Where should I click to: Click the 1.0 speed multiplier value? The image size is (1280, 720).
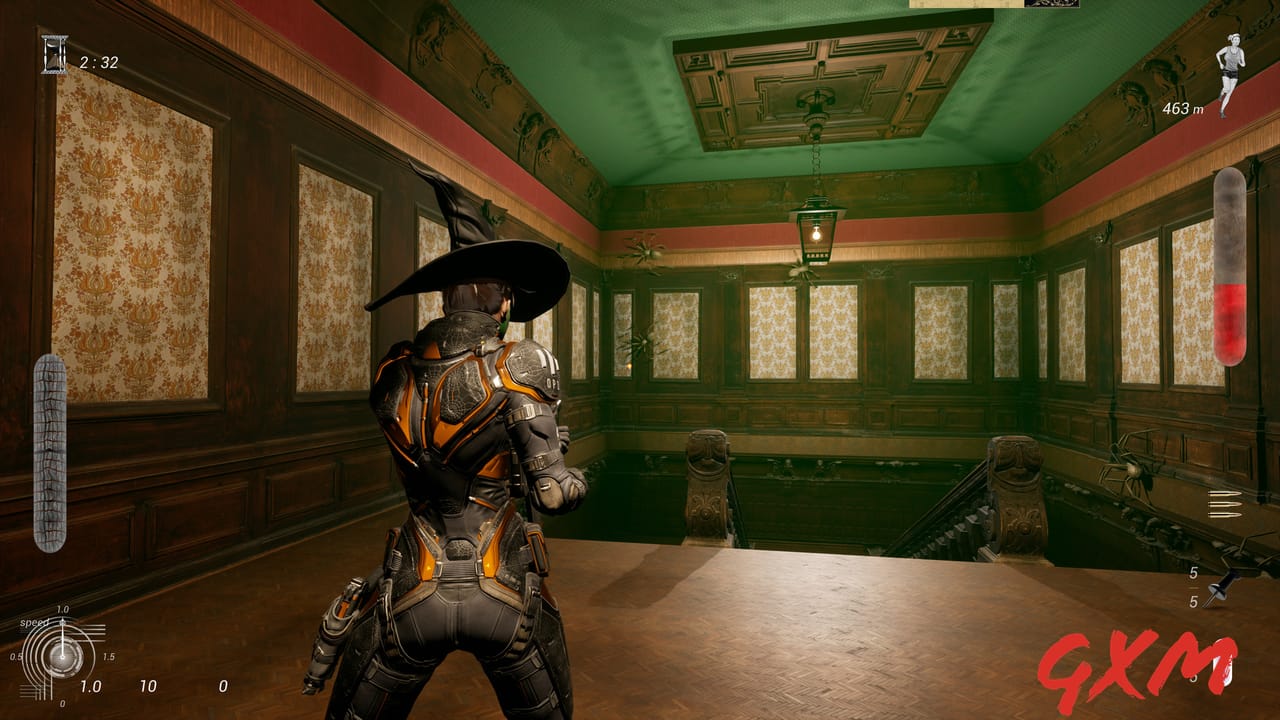pyautogui.click(x=90, y=687)
